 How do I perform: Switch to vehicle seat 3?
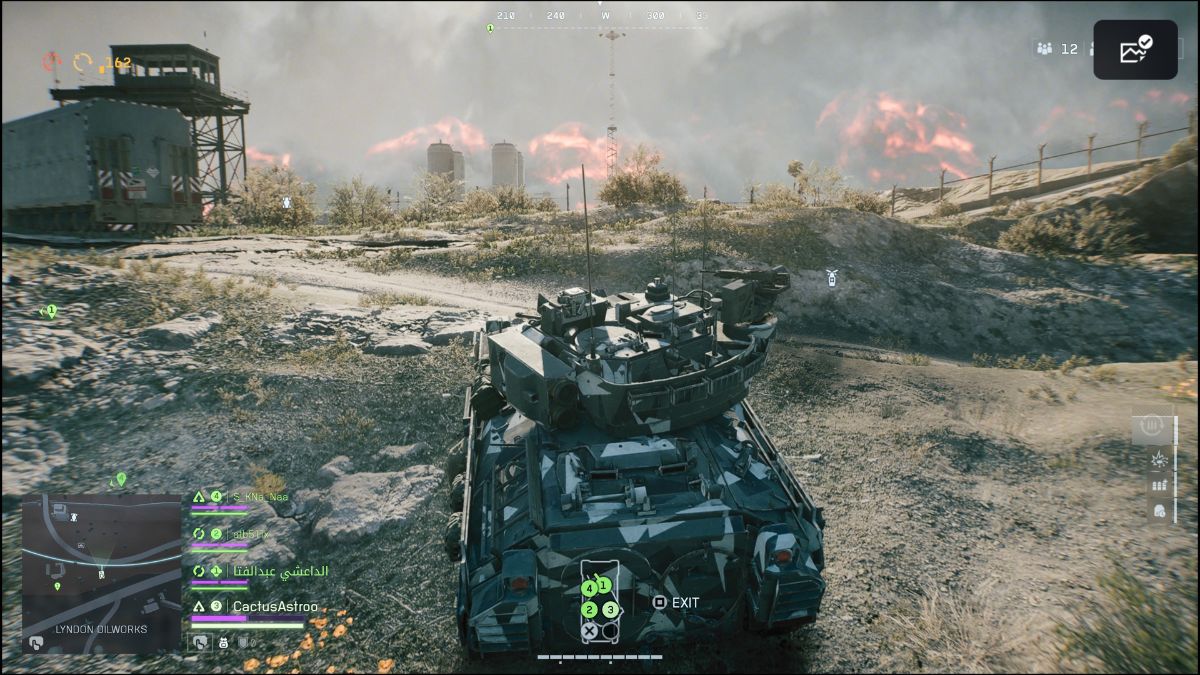coord(610,609)
